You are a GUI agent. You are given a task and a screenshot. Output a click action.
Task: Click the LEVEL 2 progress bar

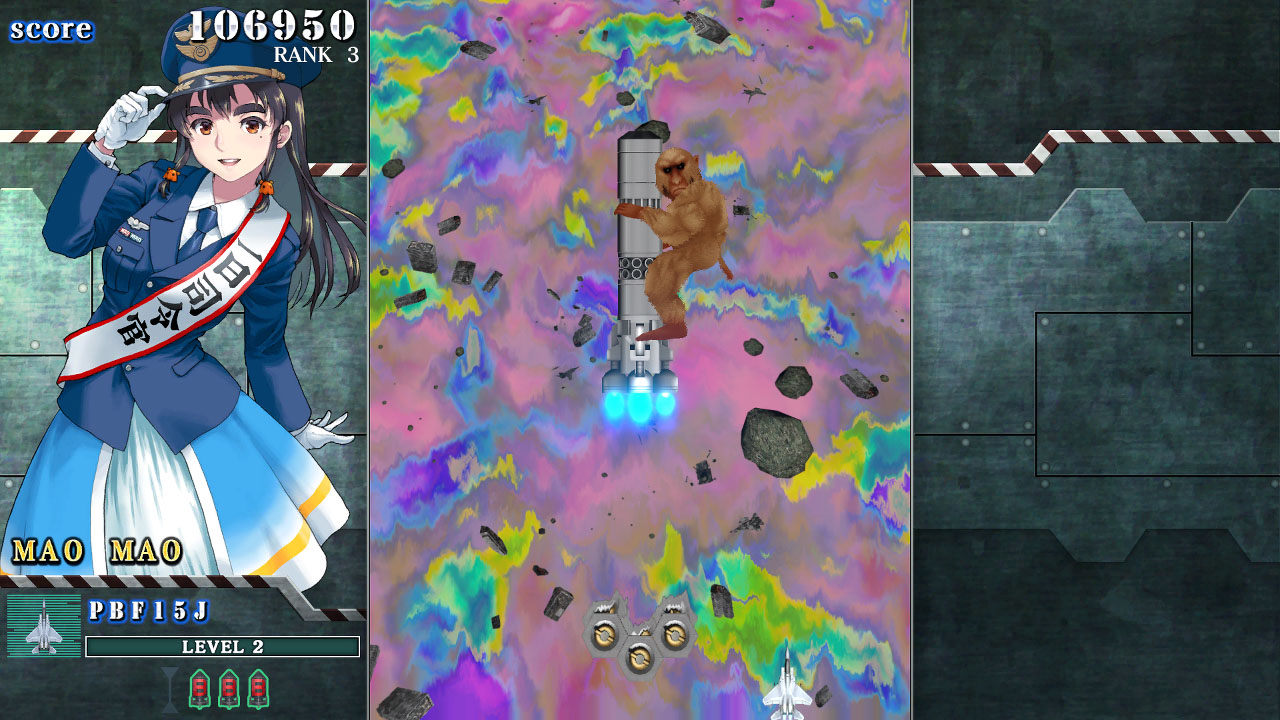coord(224,647)
